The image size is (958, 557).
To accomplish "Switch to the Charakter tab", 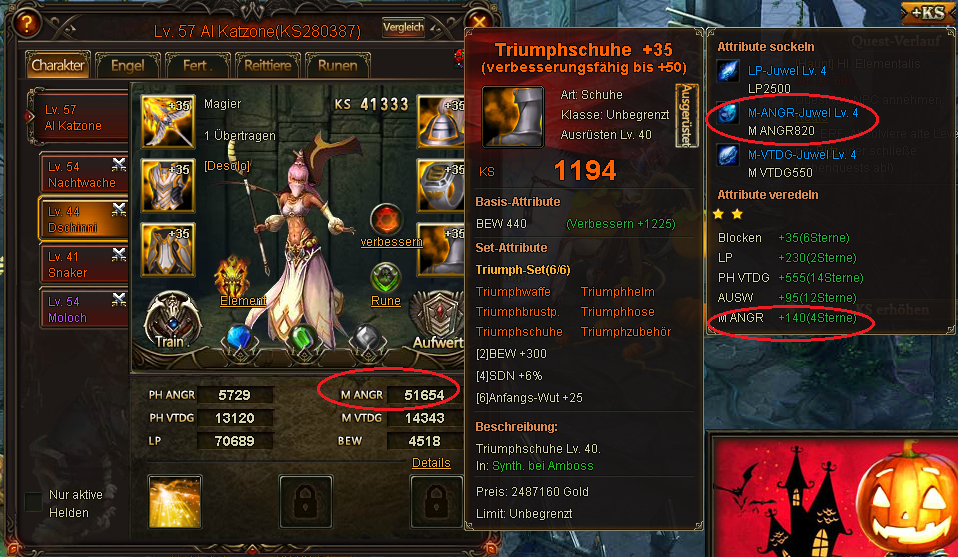I will coord(58,66).
